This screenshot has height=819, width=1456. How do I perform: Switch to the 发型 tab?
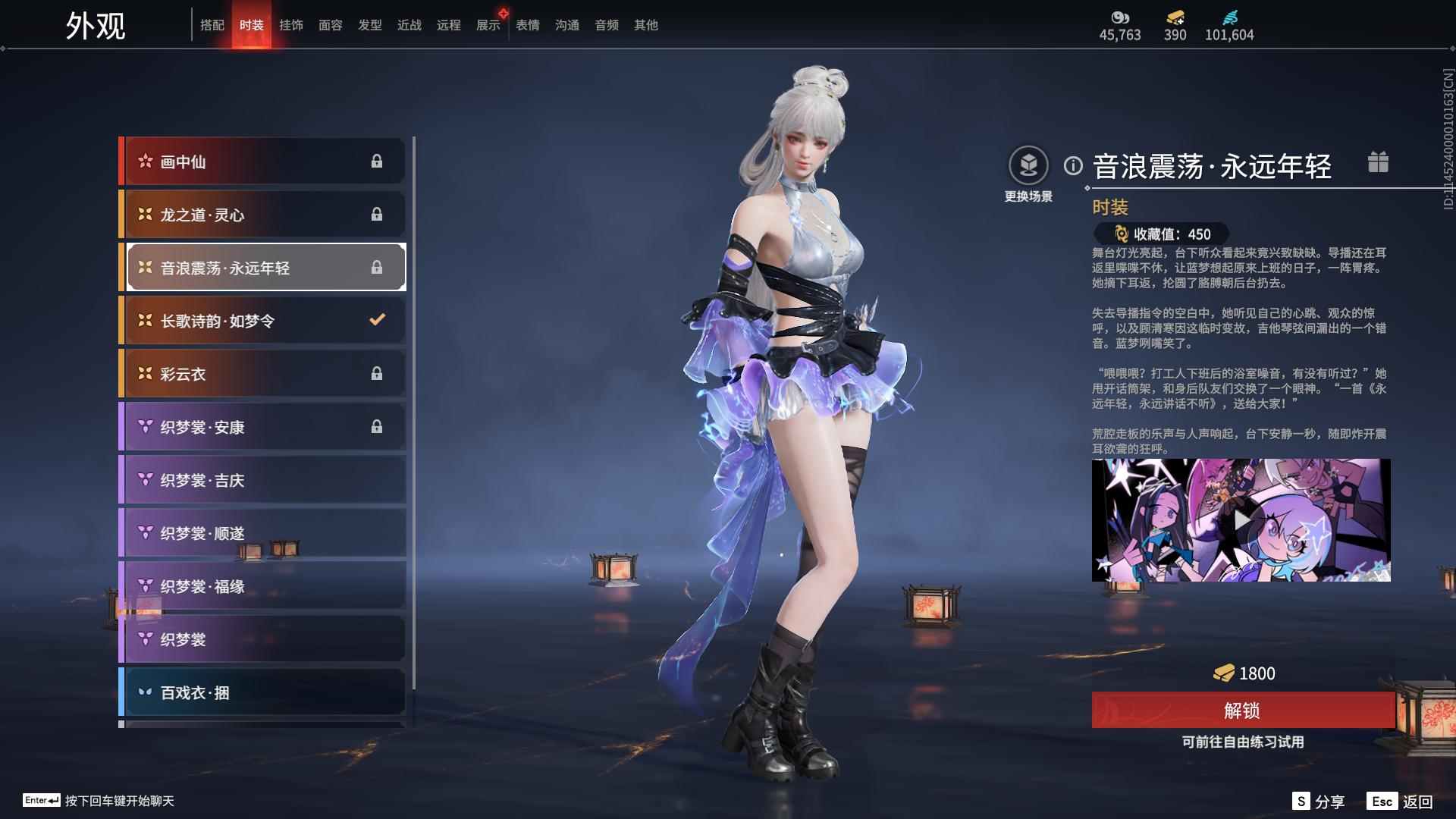(370, 25)
